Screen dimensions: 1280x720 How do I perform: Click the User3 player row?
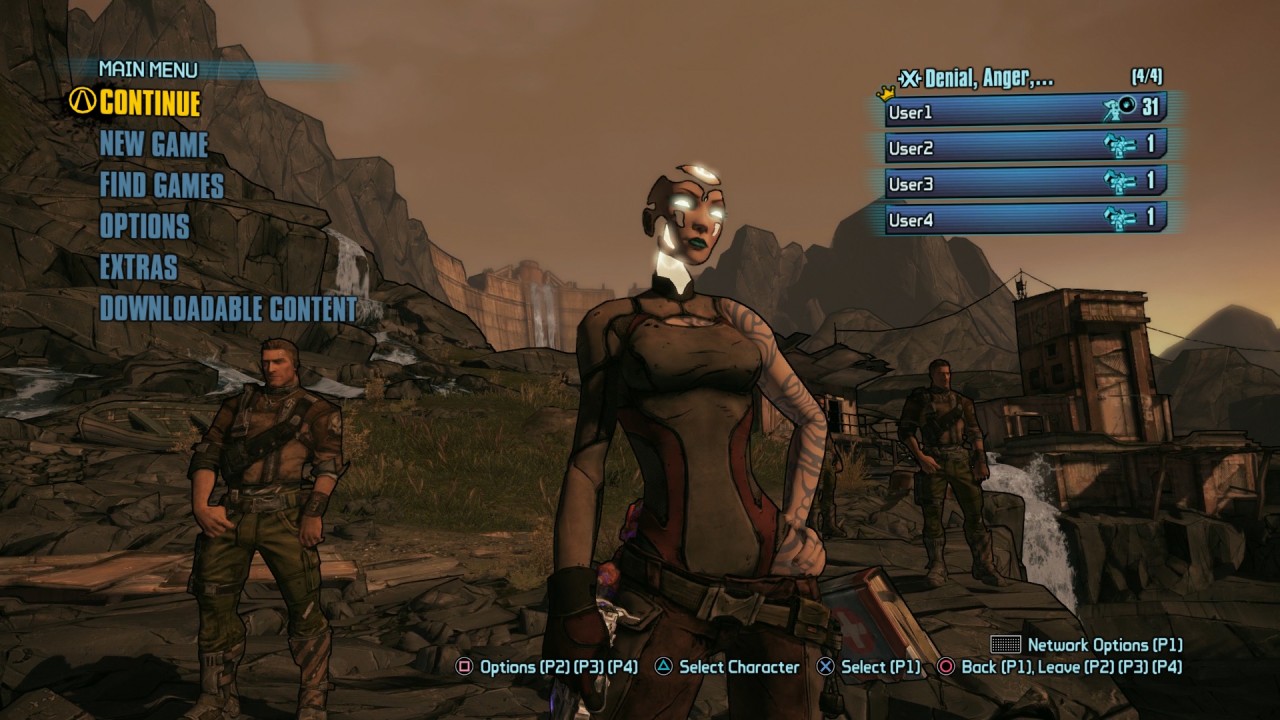[x=1025, y=183]
